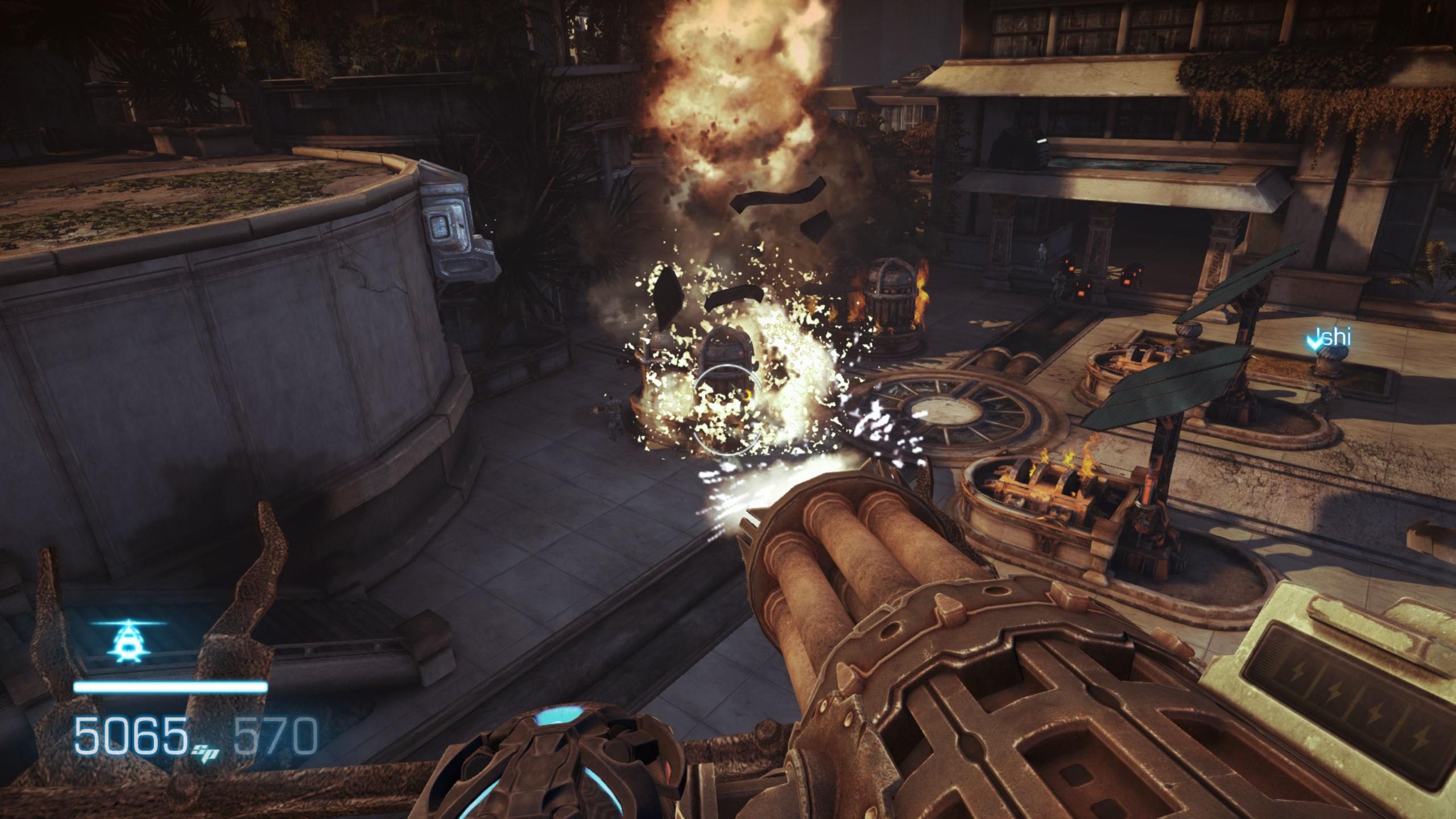Click the third lightning-bolt ammo segment
The width and height of the screenshot is (1456, 819).
(1375, 713)
